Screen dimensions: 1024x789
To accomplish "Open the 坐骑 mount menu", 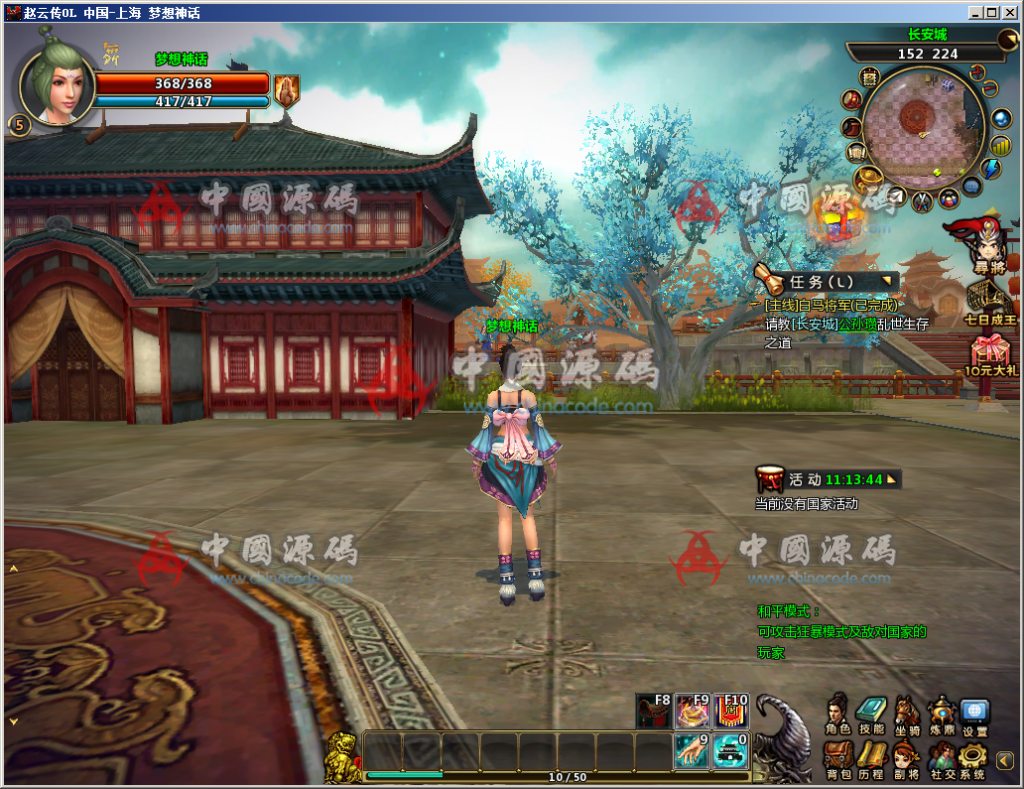I will pos(906,712).
